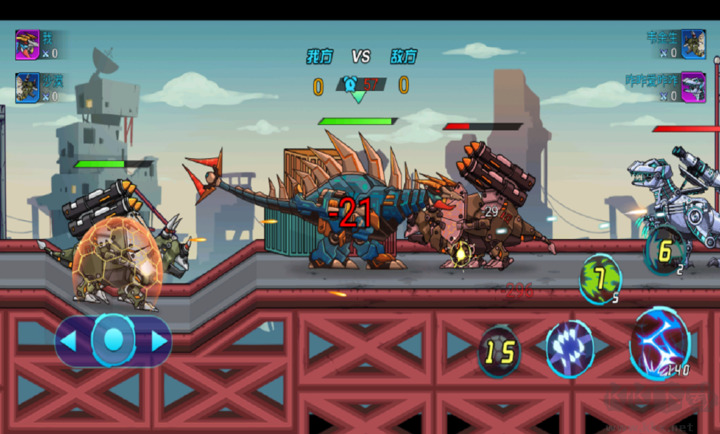Use the purple claw burst skill
Image resolution: width=720 pixels, height=434 pixels.
570,349
